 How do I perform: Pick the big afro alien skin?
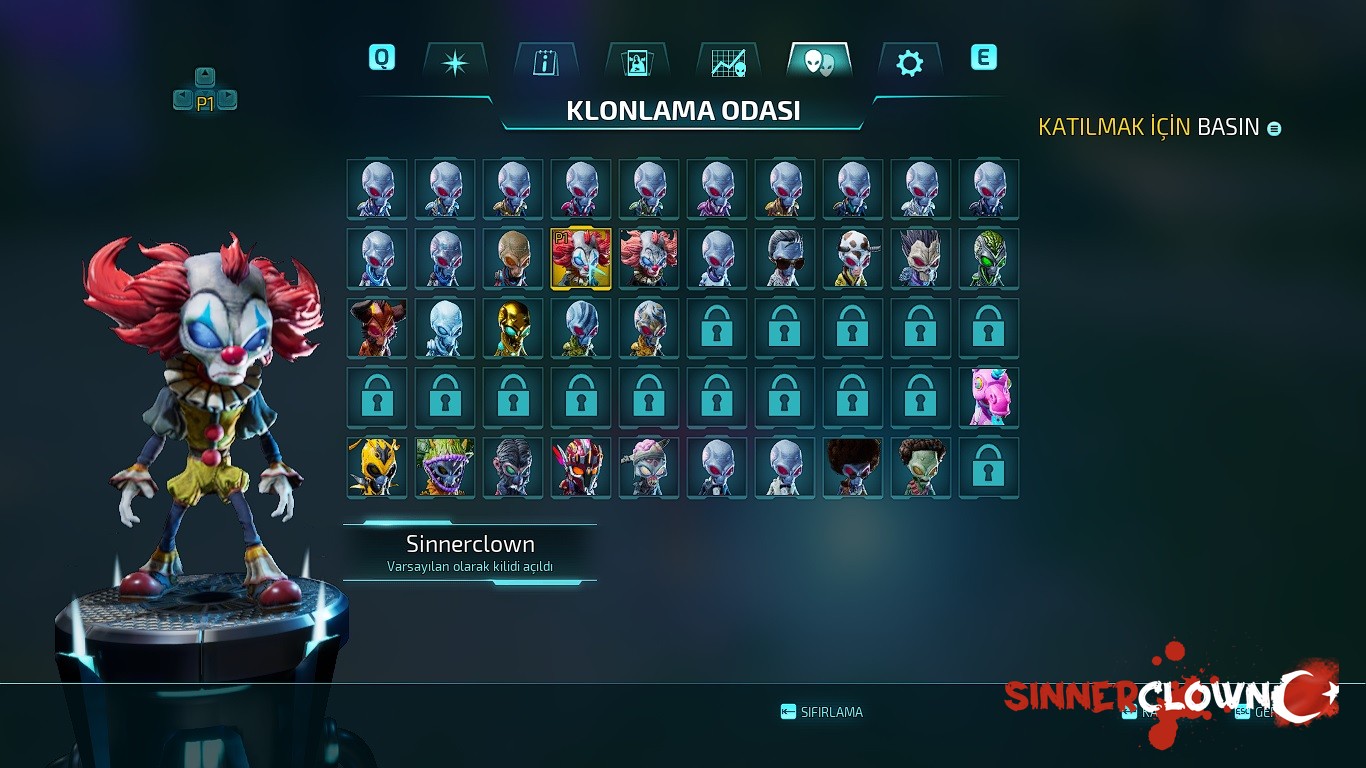pyautogui.click(x=853, y=467)
